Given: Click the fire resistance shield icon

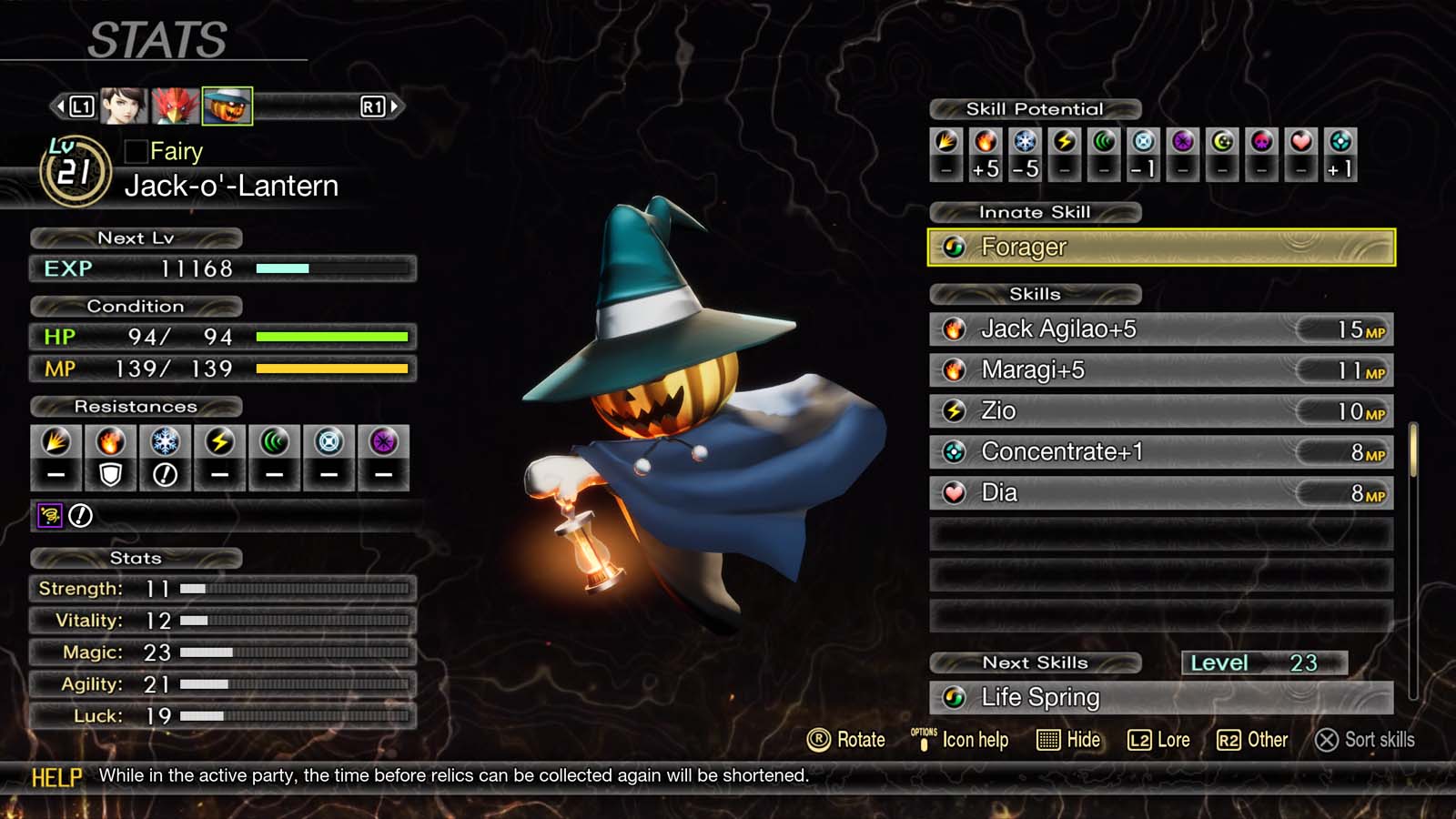Looking at the screenshot, I should tap(110, 471).
